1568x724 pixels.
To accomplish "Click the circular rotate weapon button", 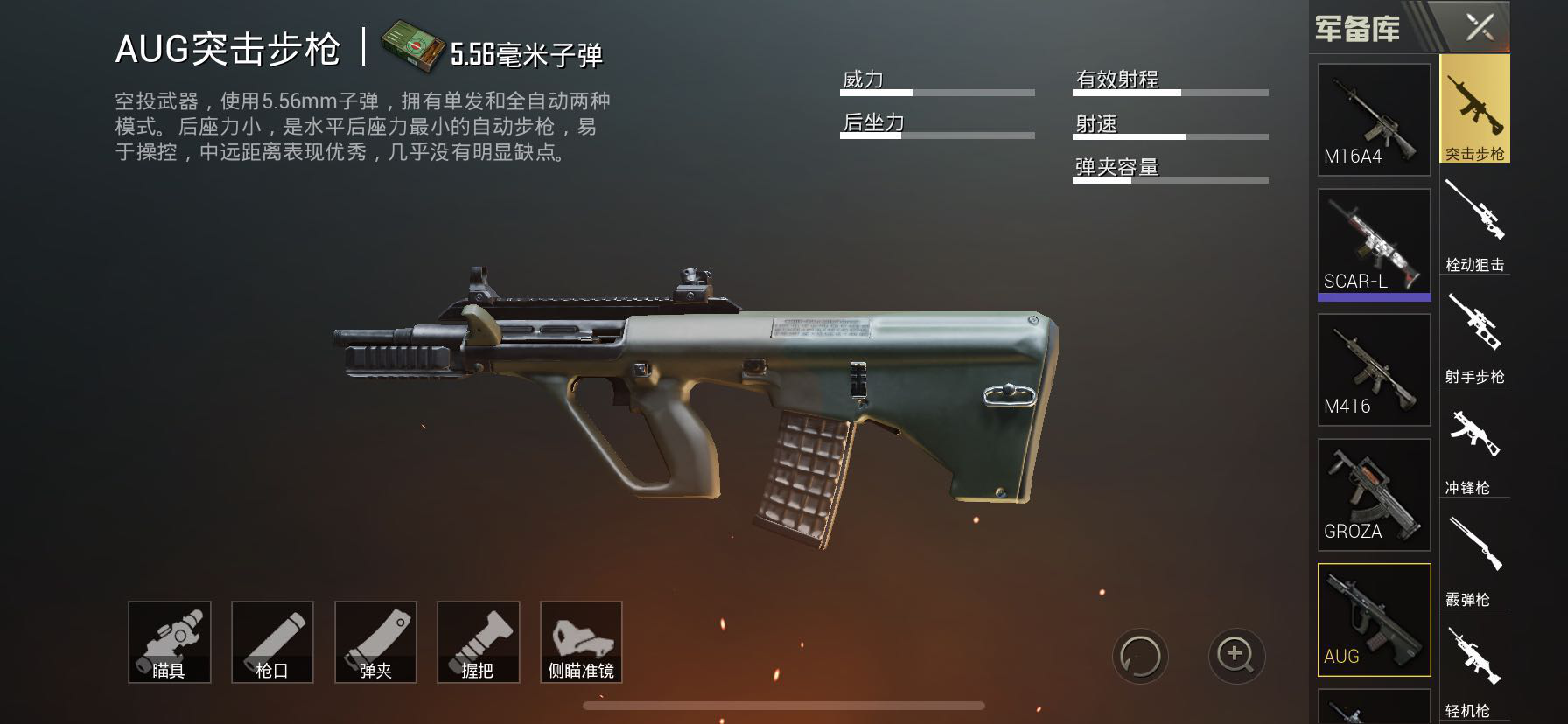I will tap(1141, 655).
